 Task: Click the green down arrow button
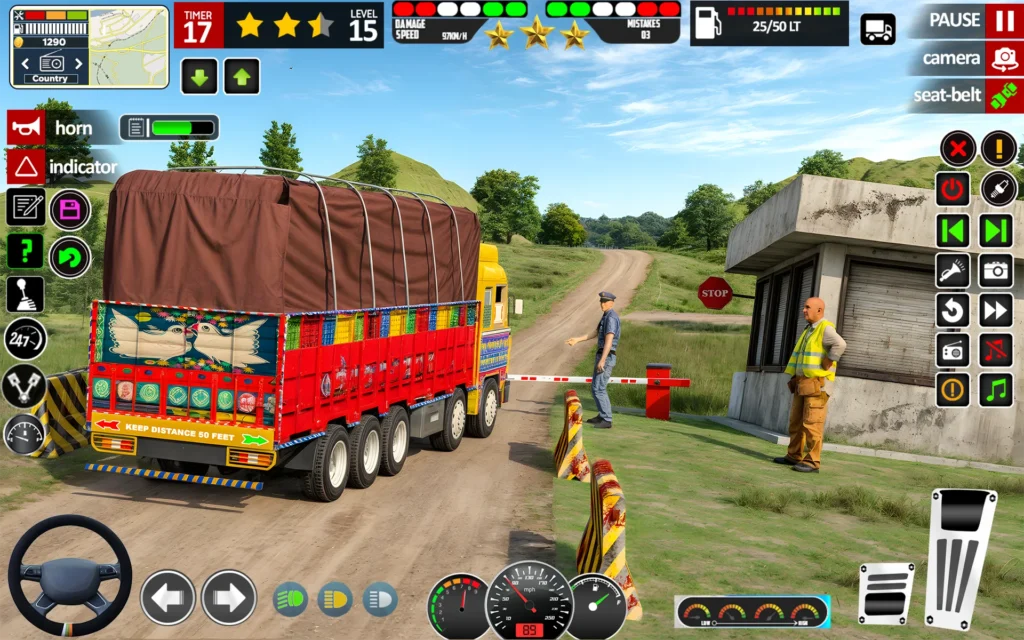click(199, 76)
